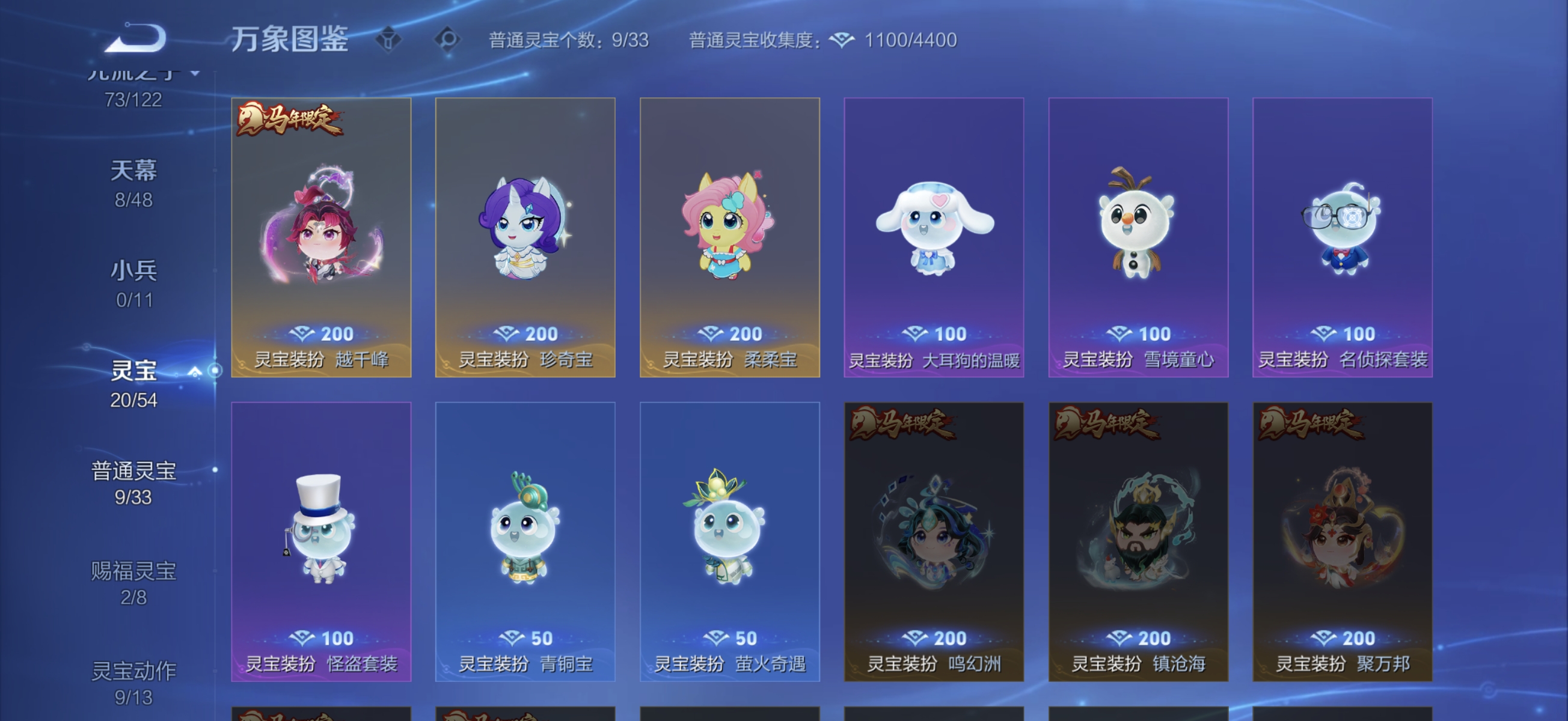Open the 萤火奇遇 outfit card
1568x721 pixels.
click(729, 541)
